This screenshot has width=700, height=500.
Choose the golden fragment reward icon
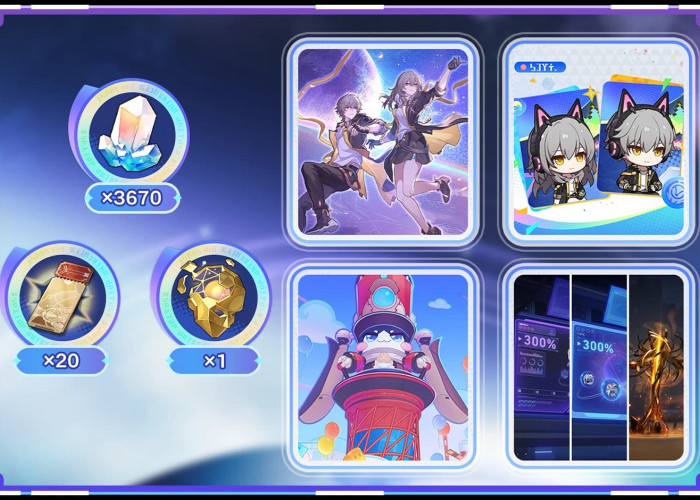pos(210,298)
